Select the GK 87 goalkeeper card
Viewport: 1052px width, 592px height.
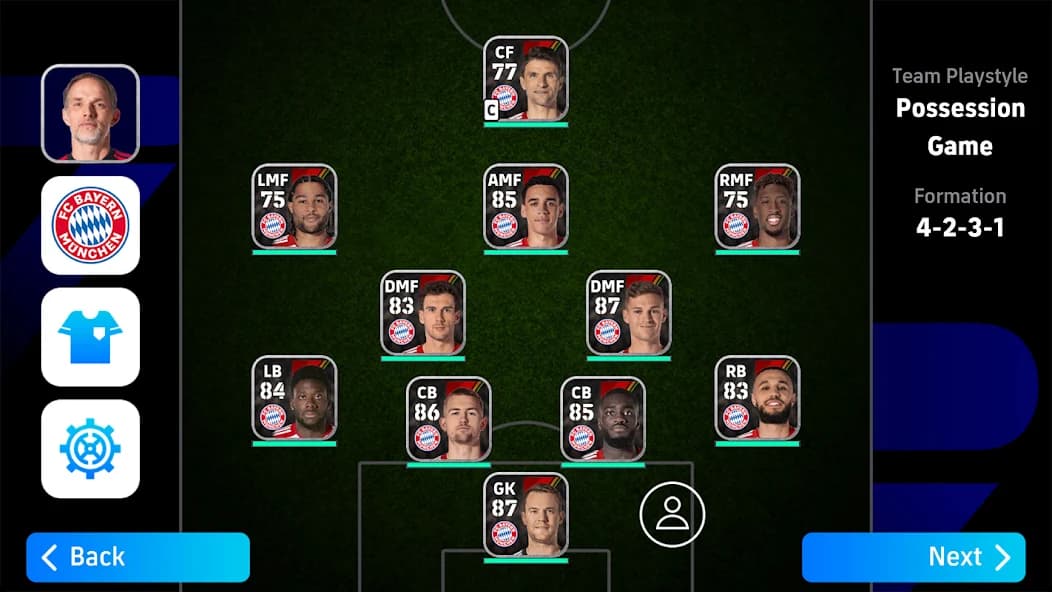pos(526,514)
